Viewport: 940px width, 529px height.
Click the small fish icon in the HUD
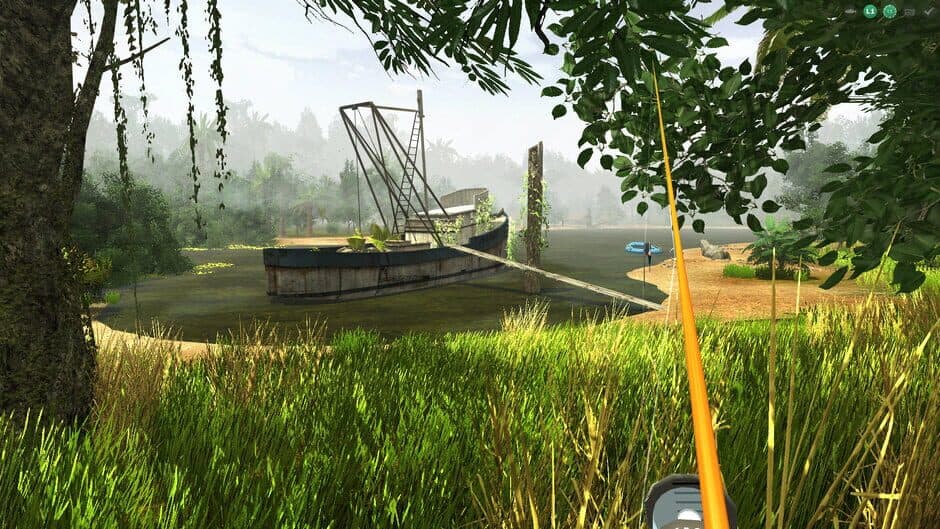tap(850, 11)
